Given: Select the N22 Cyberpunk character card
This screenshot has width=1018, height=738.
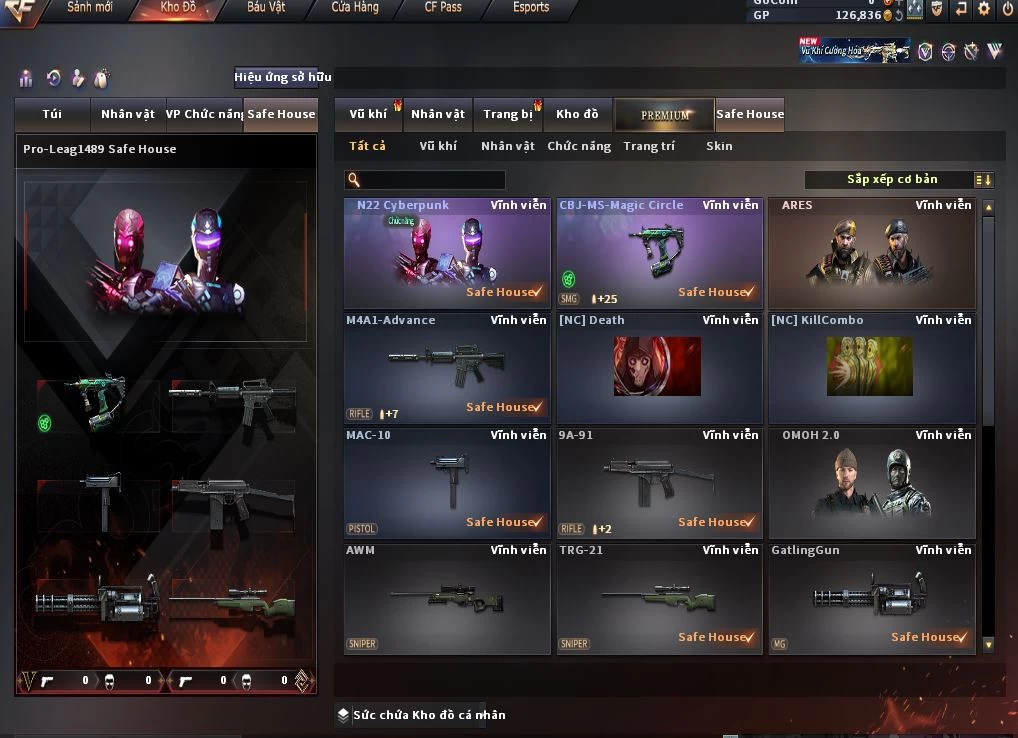Looking at the screenshot, I should pyautogui.click(x=447, y=253).
